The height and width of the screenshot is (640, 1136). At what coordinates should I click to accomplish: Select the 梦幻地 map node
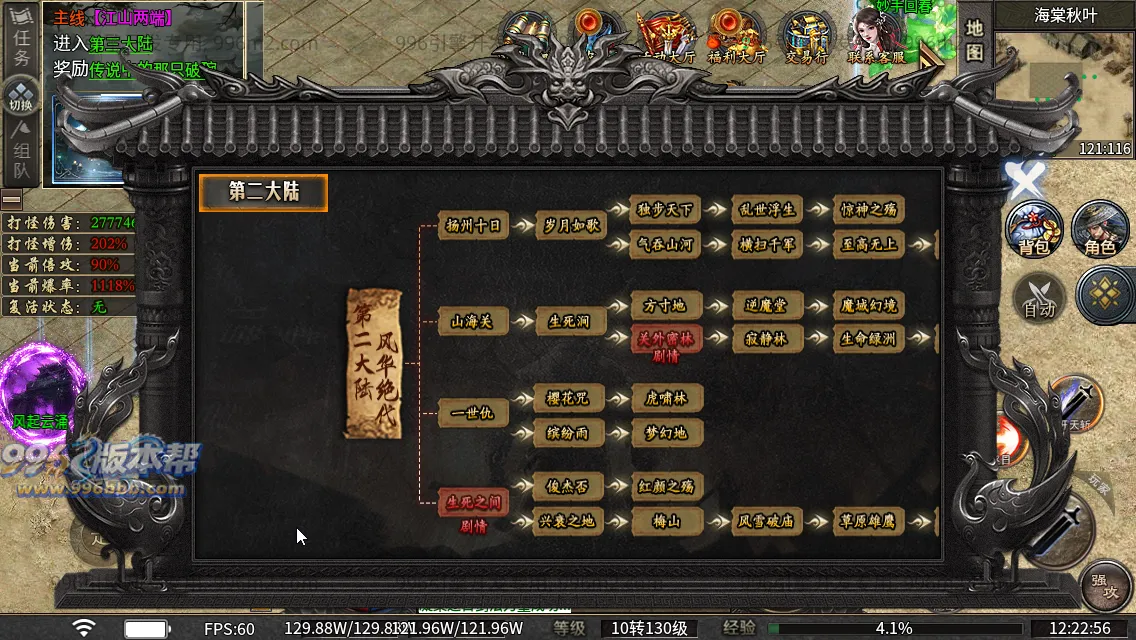666,433
